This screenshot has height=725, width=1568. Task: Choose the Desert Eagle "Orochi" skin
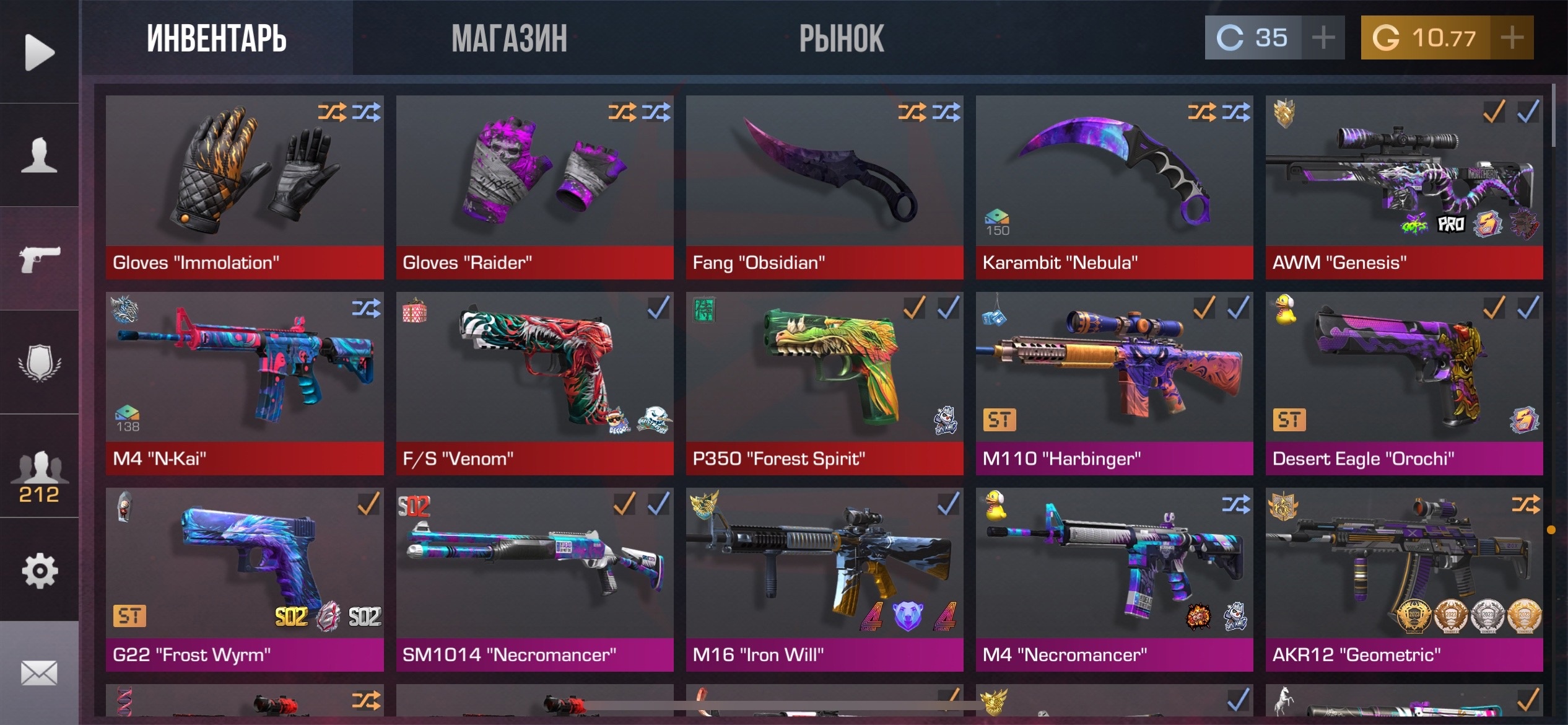[x=1404, y=382]
